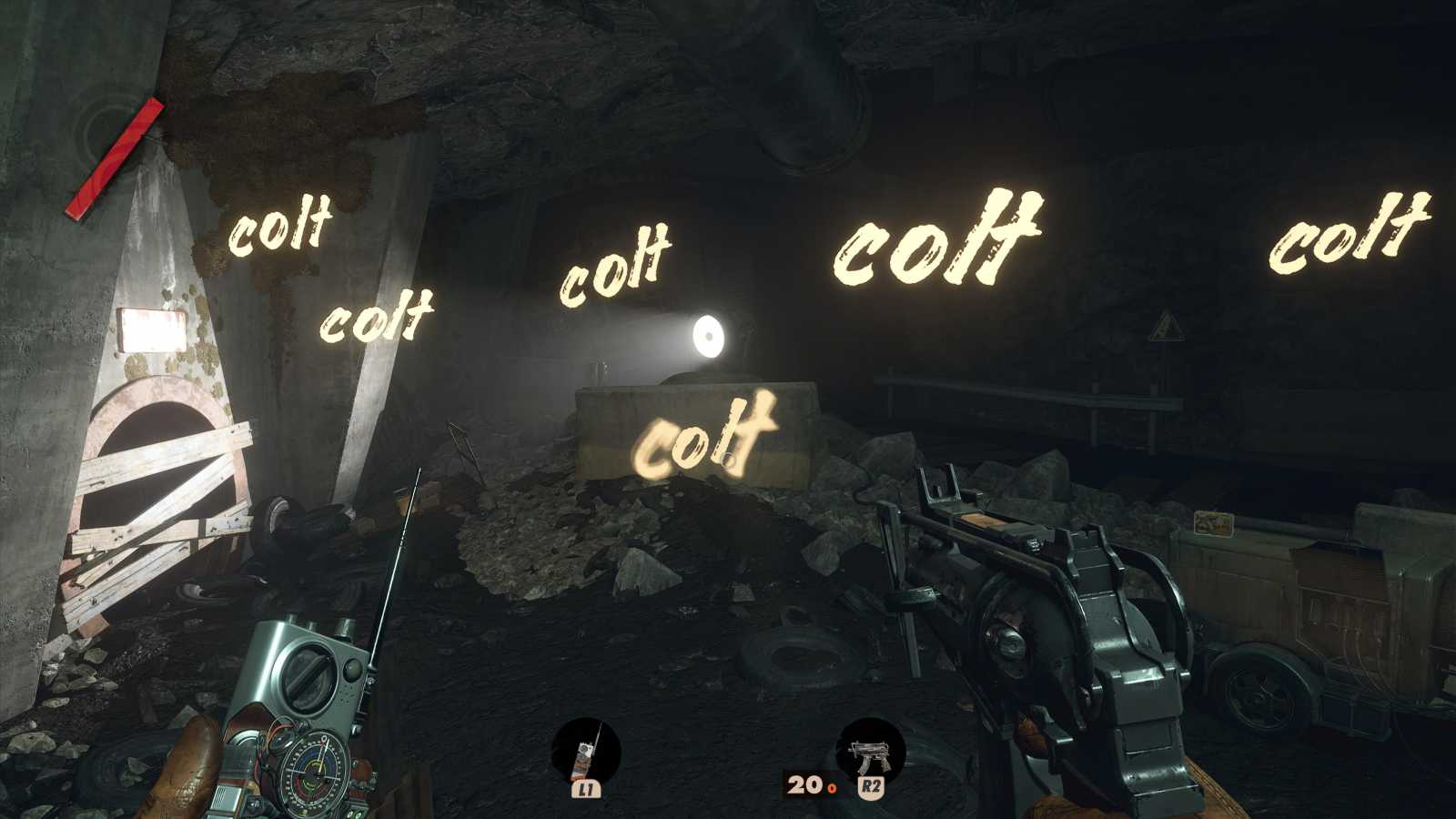This screenshot has height=819, width=1456.
Task: Open the L1 gadget slot label
Action: coord(587,790)
